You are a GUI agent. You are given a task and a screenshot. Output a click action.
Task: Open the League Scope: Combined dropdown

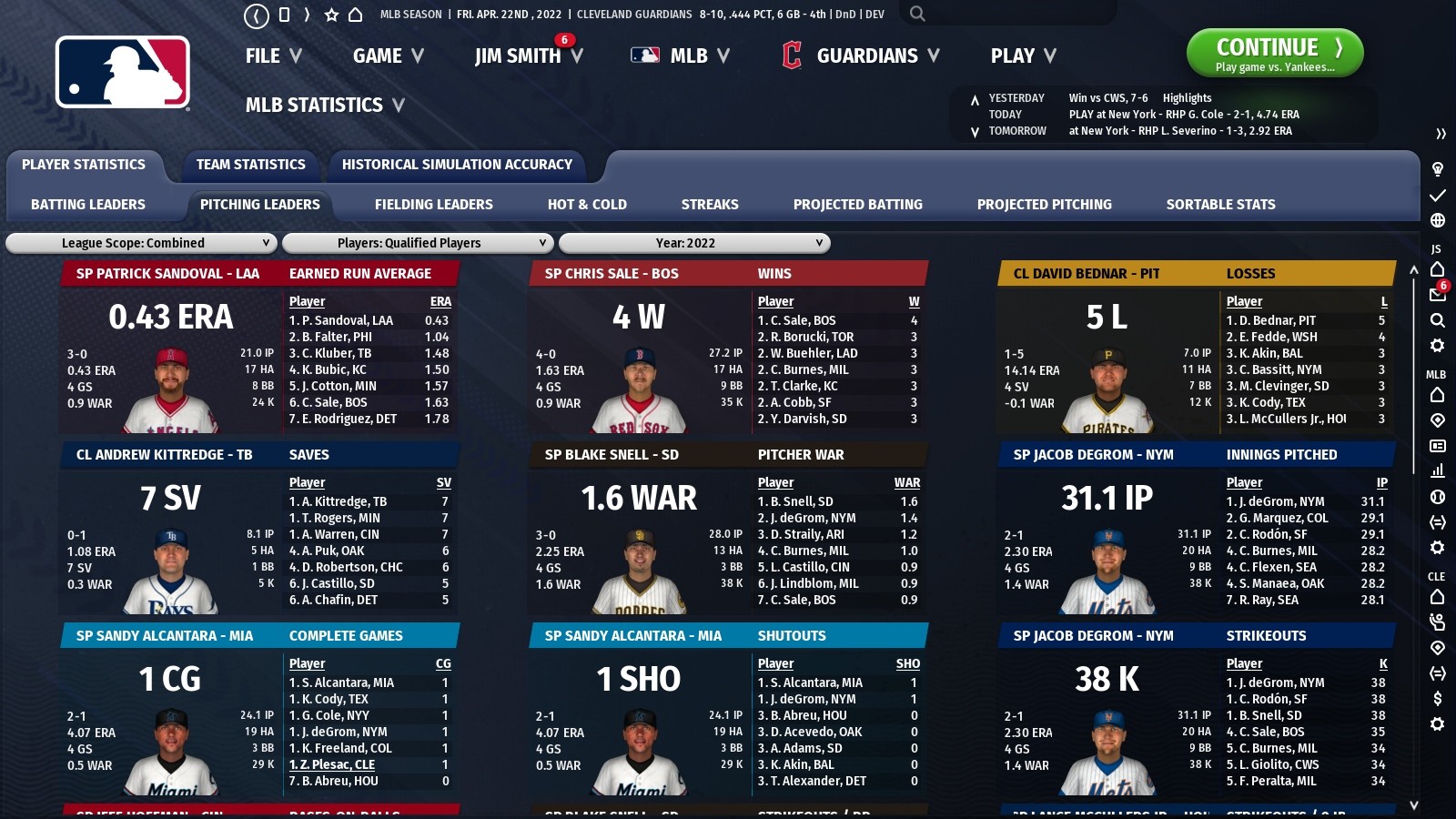pyautogui.click(x=141, y=243)
